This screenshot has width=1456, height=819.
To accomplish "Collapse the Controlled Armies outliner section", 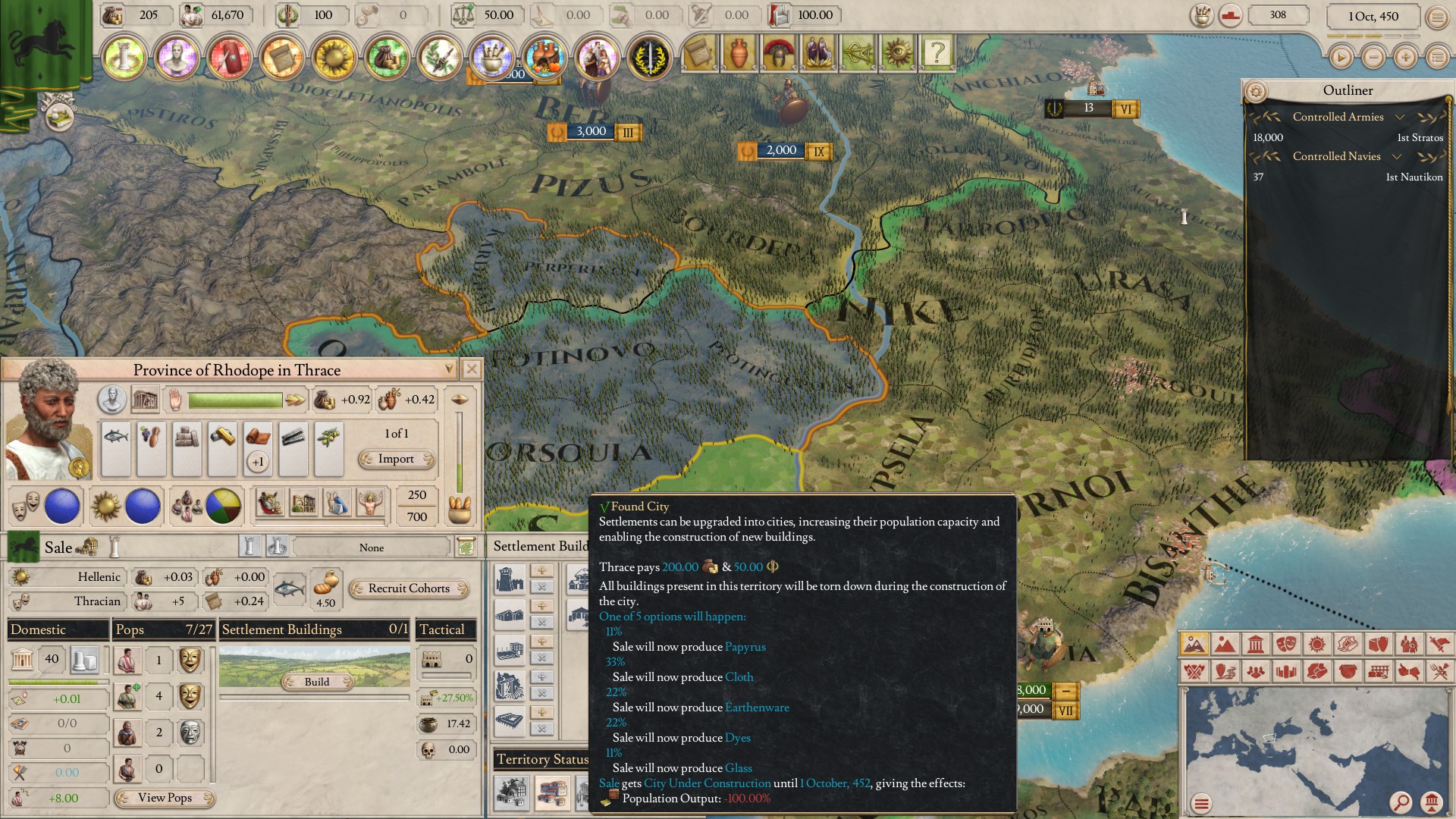I will click(1398, 117).
